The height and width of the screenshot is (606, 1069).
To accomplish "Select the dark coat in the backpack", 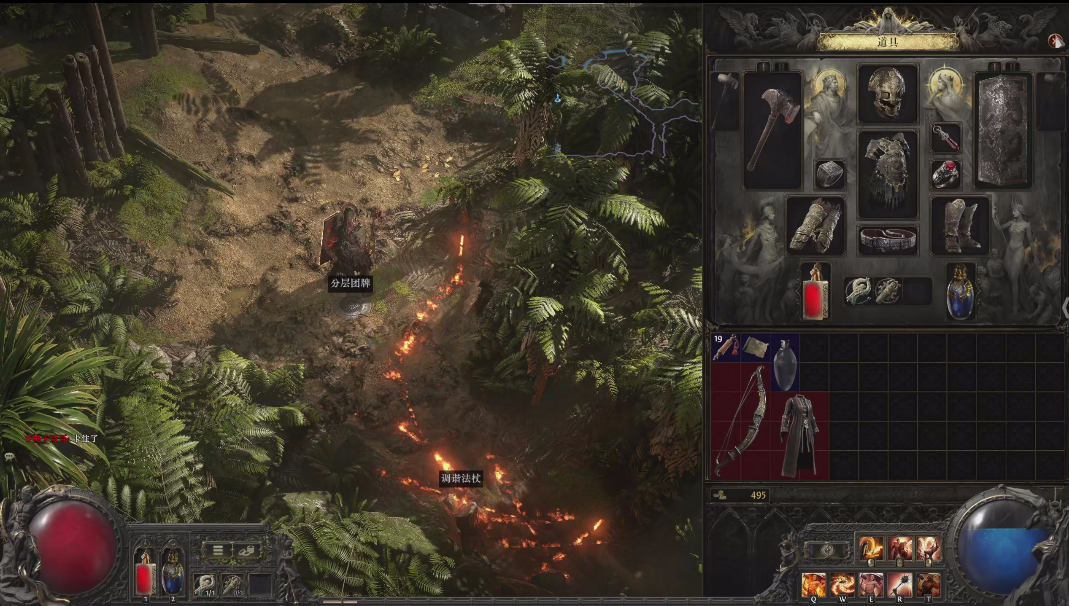I will pyautogui.click(x=799, y=433).
